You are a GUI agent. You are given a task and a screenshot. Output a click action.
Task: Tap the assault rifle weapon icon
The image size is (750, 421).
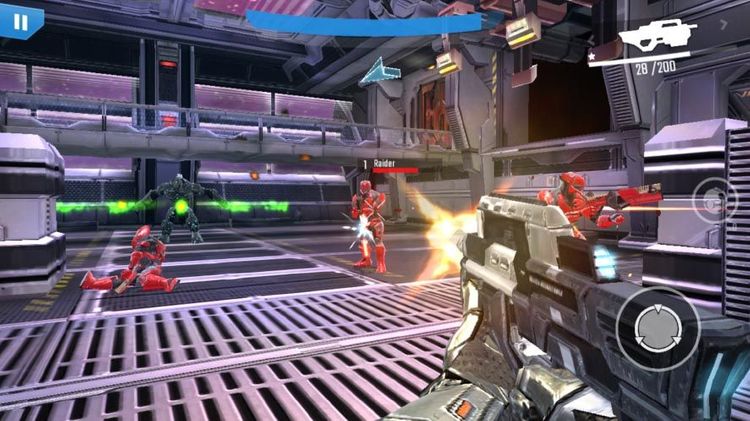coord(657,37)
